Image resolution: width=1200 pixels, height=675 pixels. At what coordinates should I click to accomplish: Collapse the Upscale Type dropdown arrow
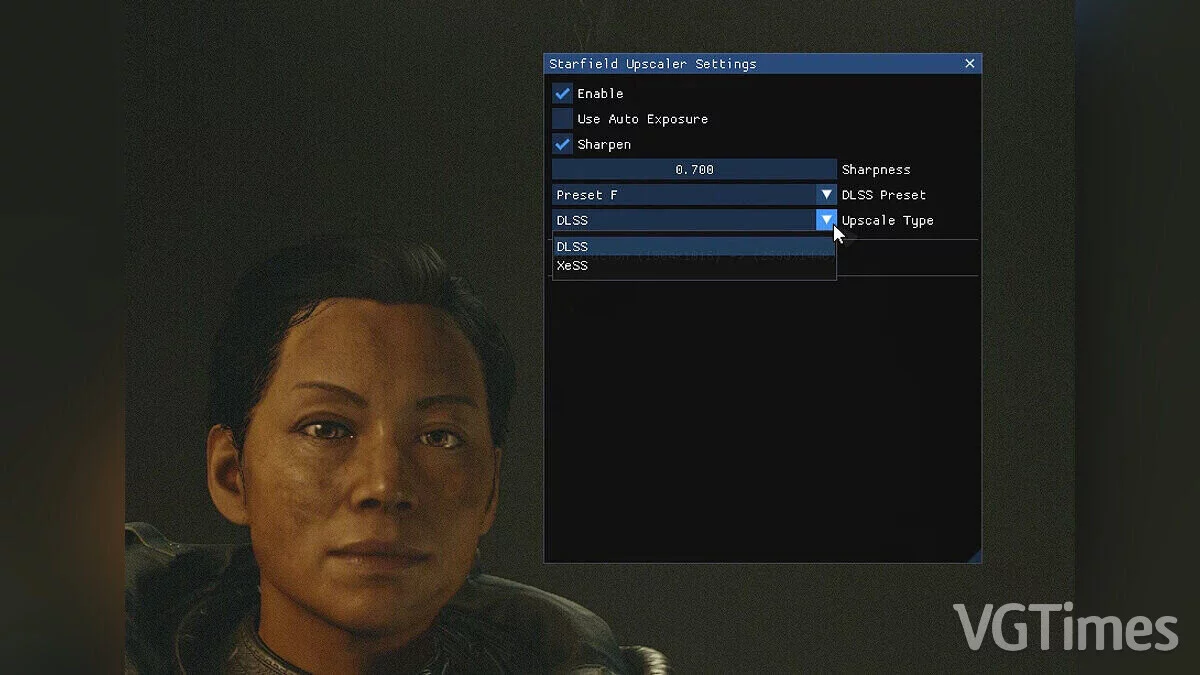(826, 220)
